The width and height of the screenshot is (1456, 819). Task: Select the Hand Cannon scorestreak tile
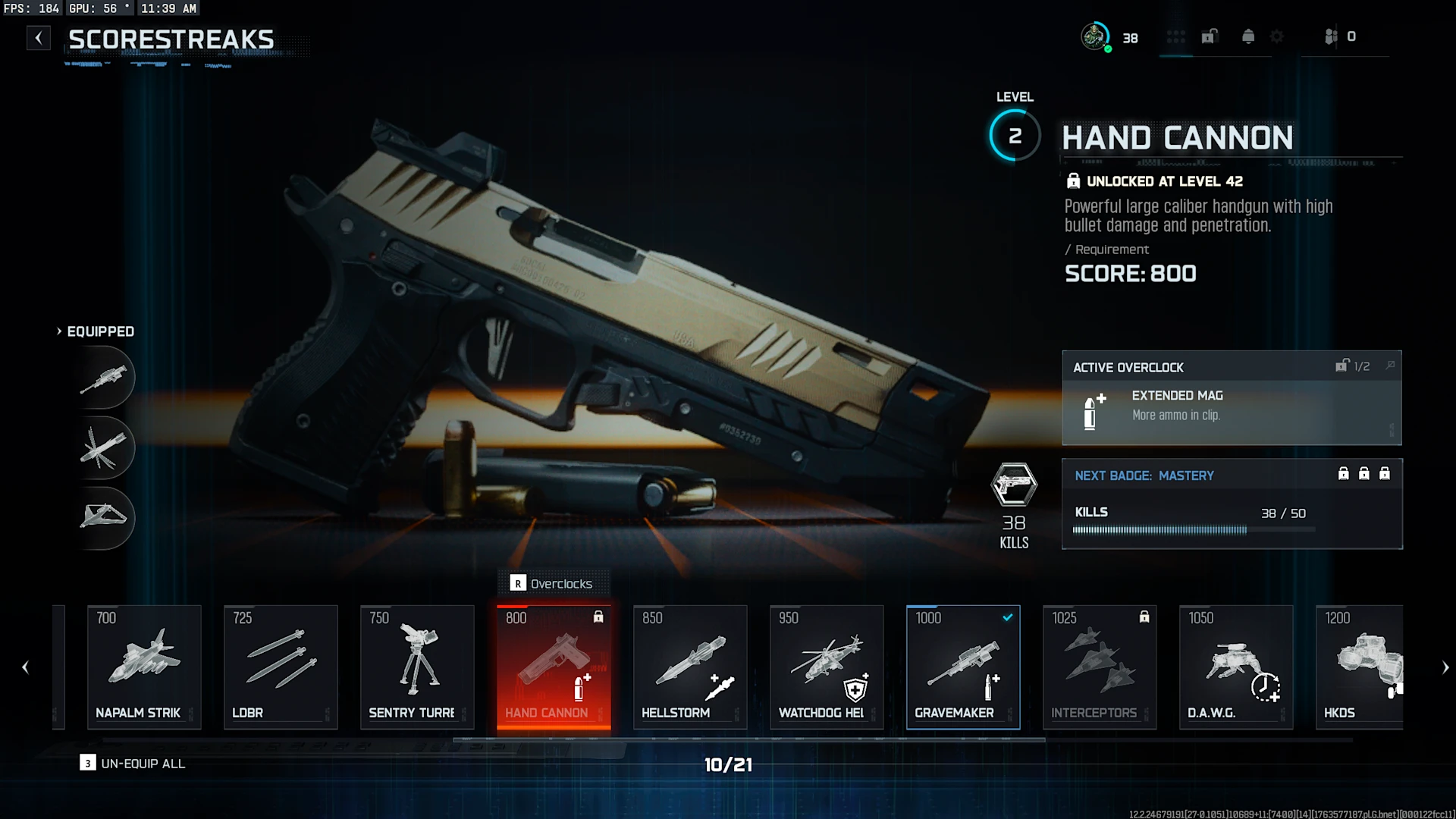pyautogui.click(x=554, y=667)
